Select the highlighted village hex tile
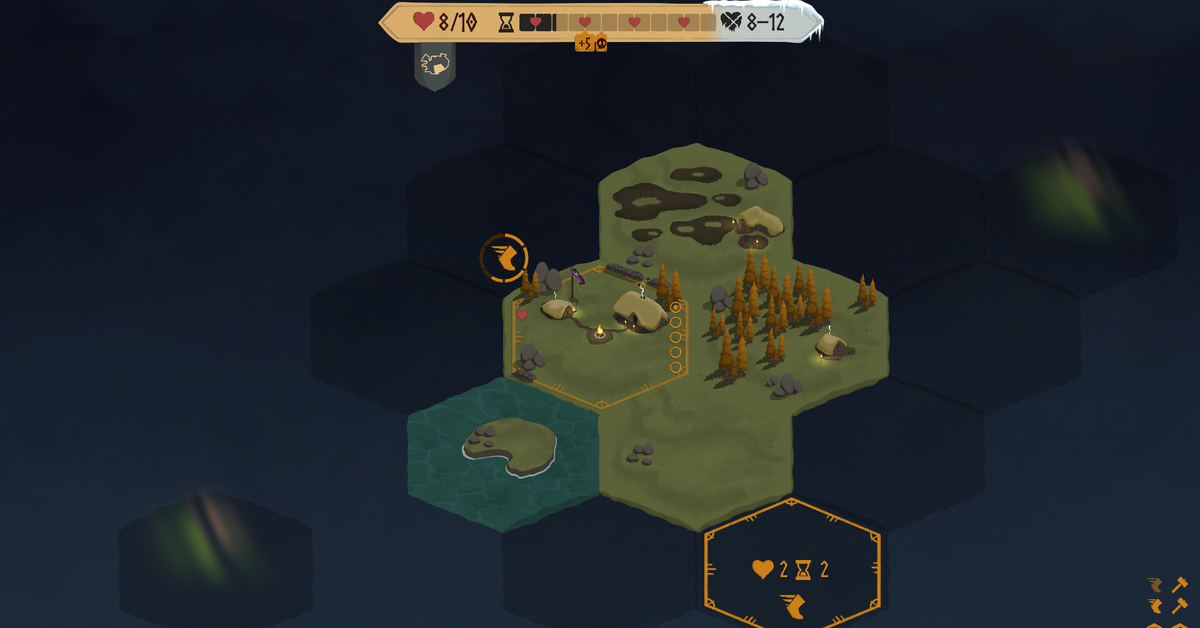Viewport: 1200px width, 628px height. tap(598, 335)
